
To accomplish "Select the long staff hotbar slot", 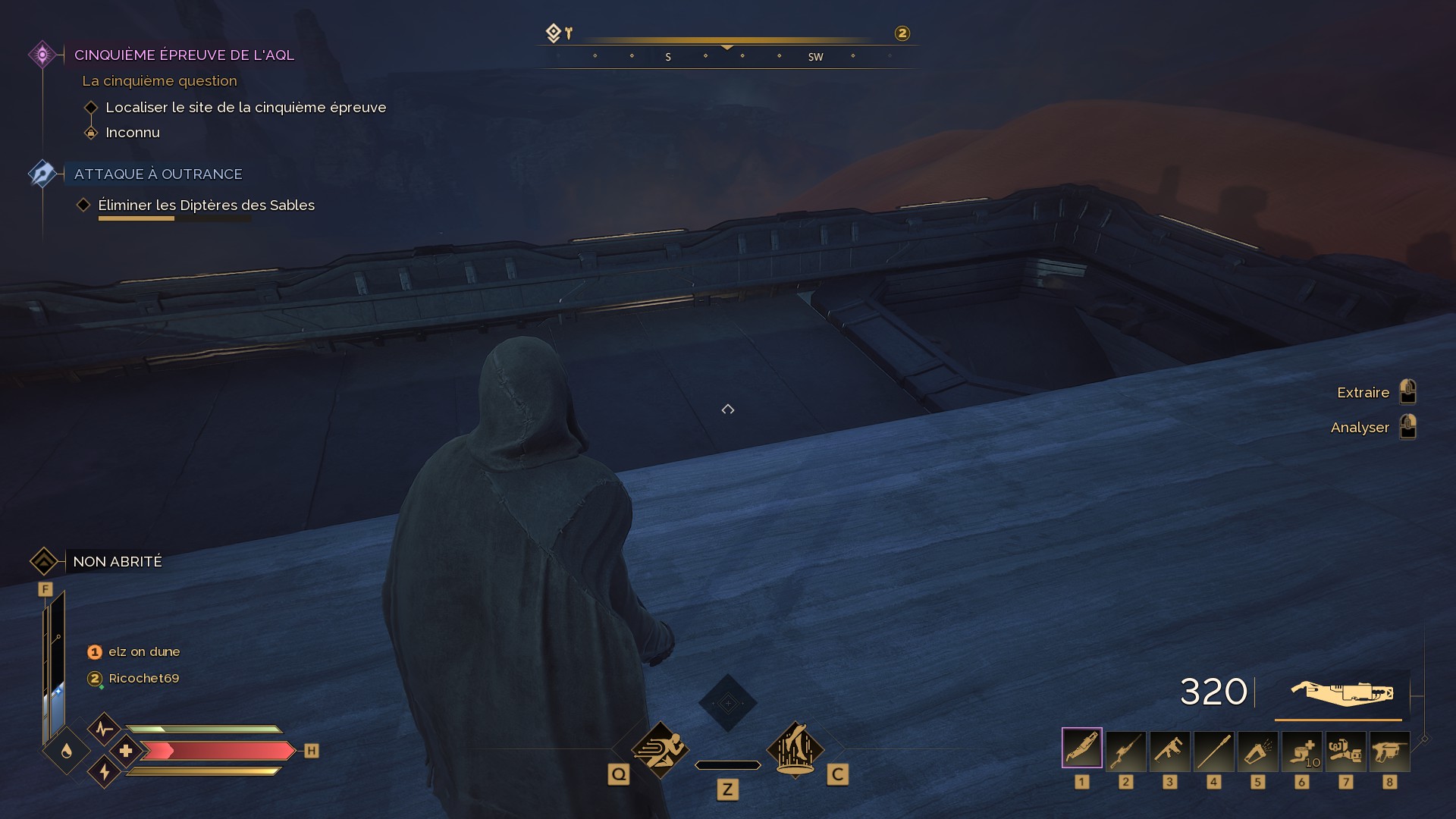I will [x=1213, y=751].
